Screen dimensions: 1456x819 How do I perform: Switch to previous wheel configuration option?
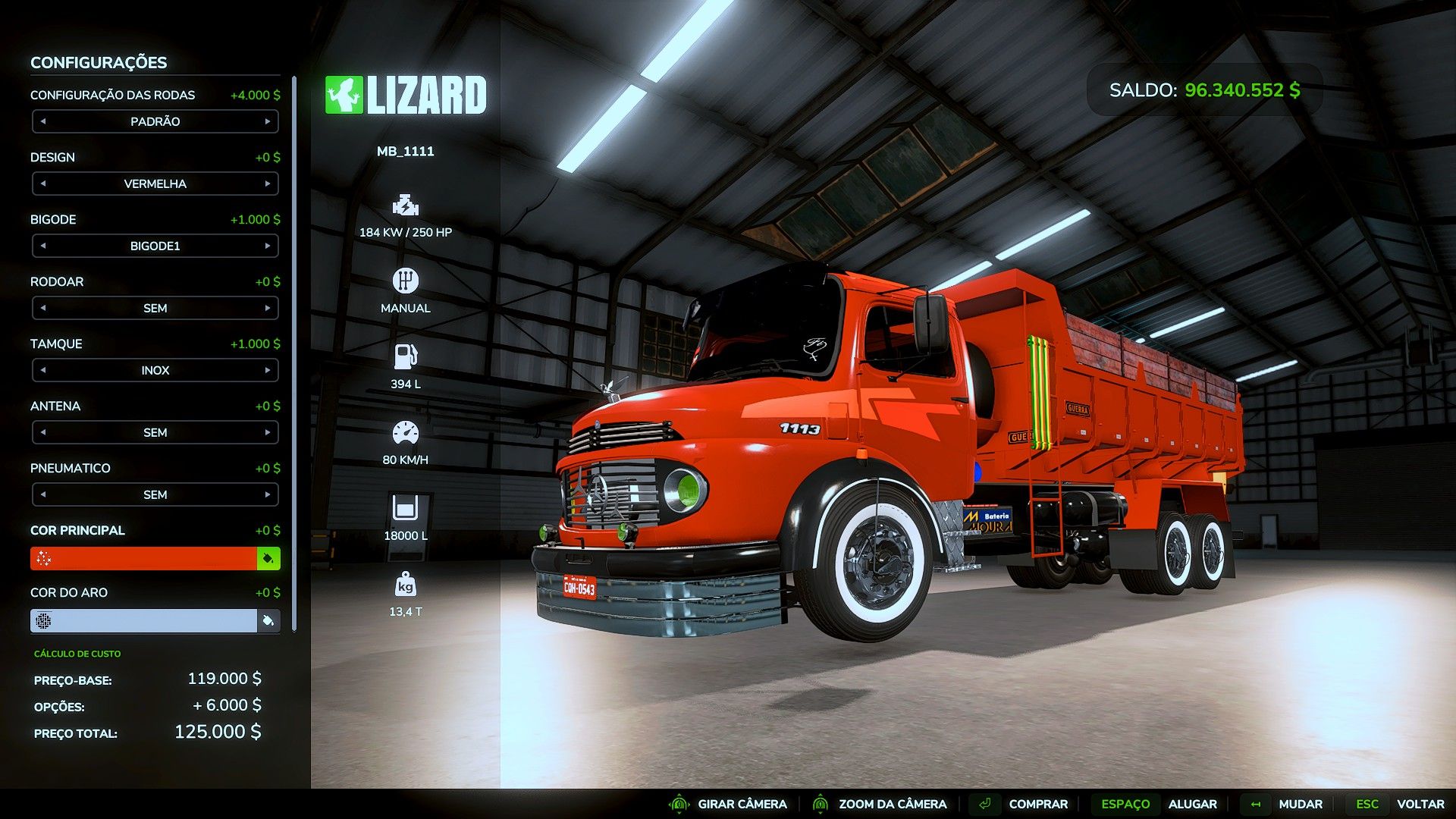[43, 121]
